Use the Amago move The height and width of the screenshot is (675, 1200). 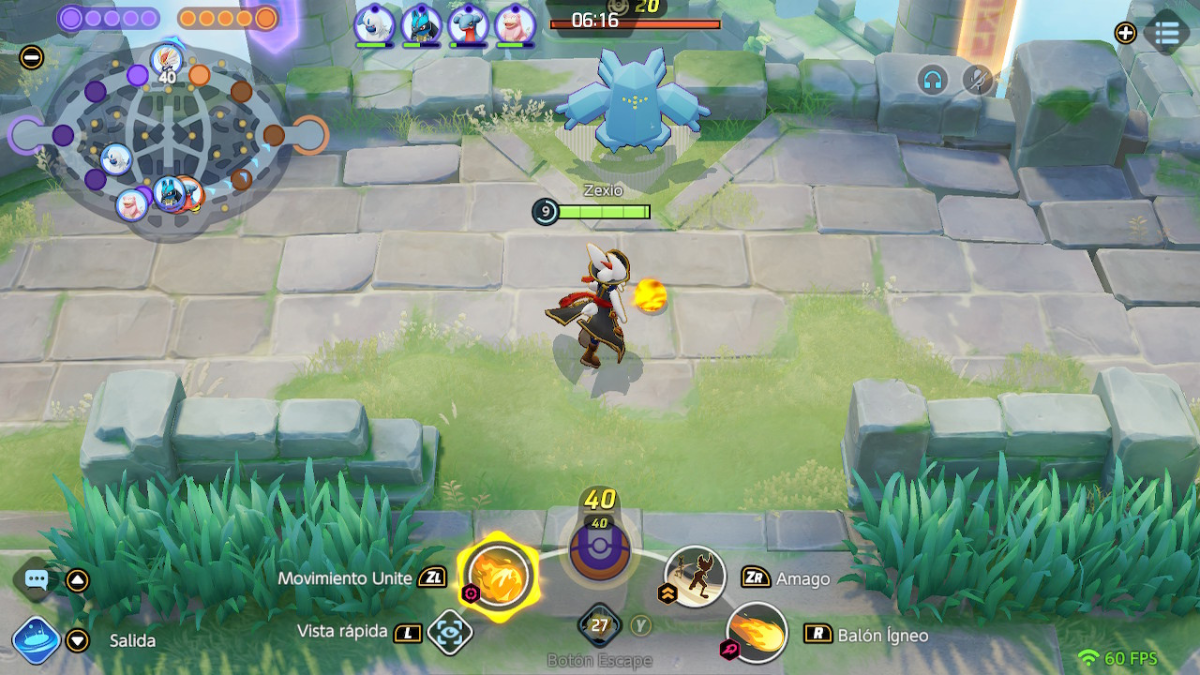[695, 577]
